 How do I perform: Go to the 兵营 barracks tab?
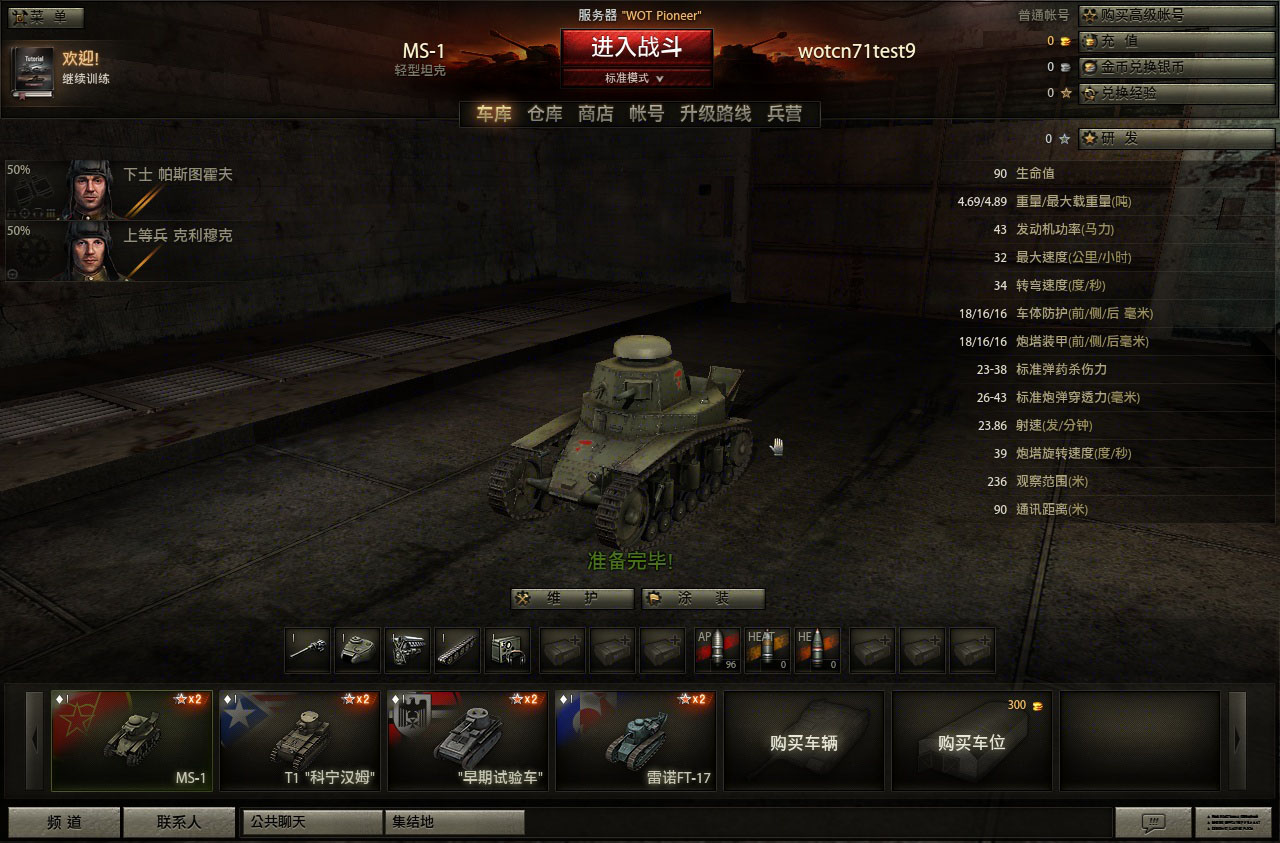point(785,114)
